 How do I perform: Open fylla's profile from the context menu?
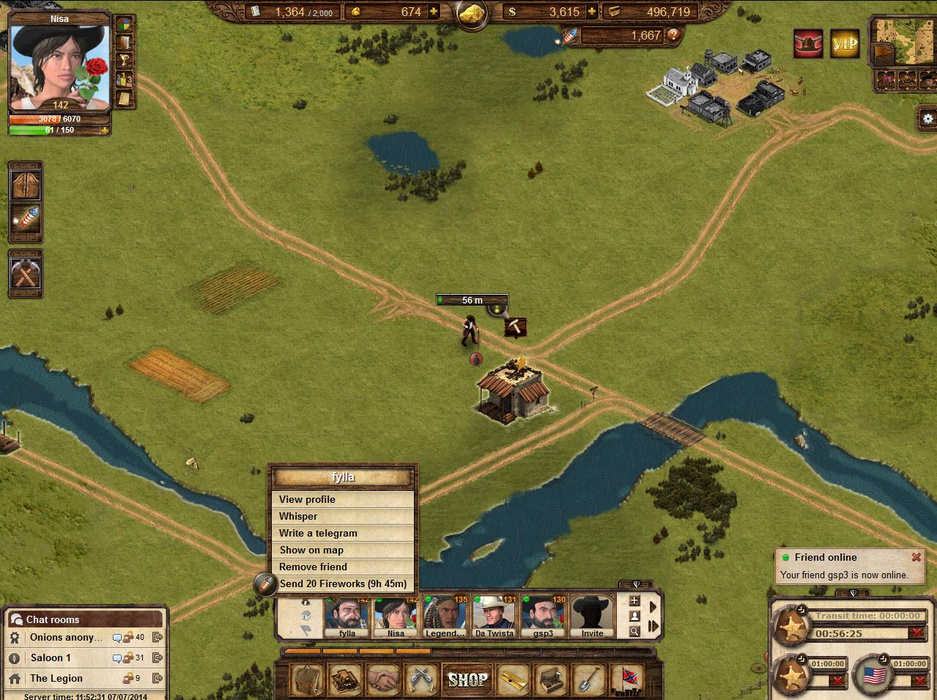(307, 499)
